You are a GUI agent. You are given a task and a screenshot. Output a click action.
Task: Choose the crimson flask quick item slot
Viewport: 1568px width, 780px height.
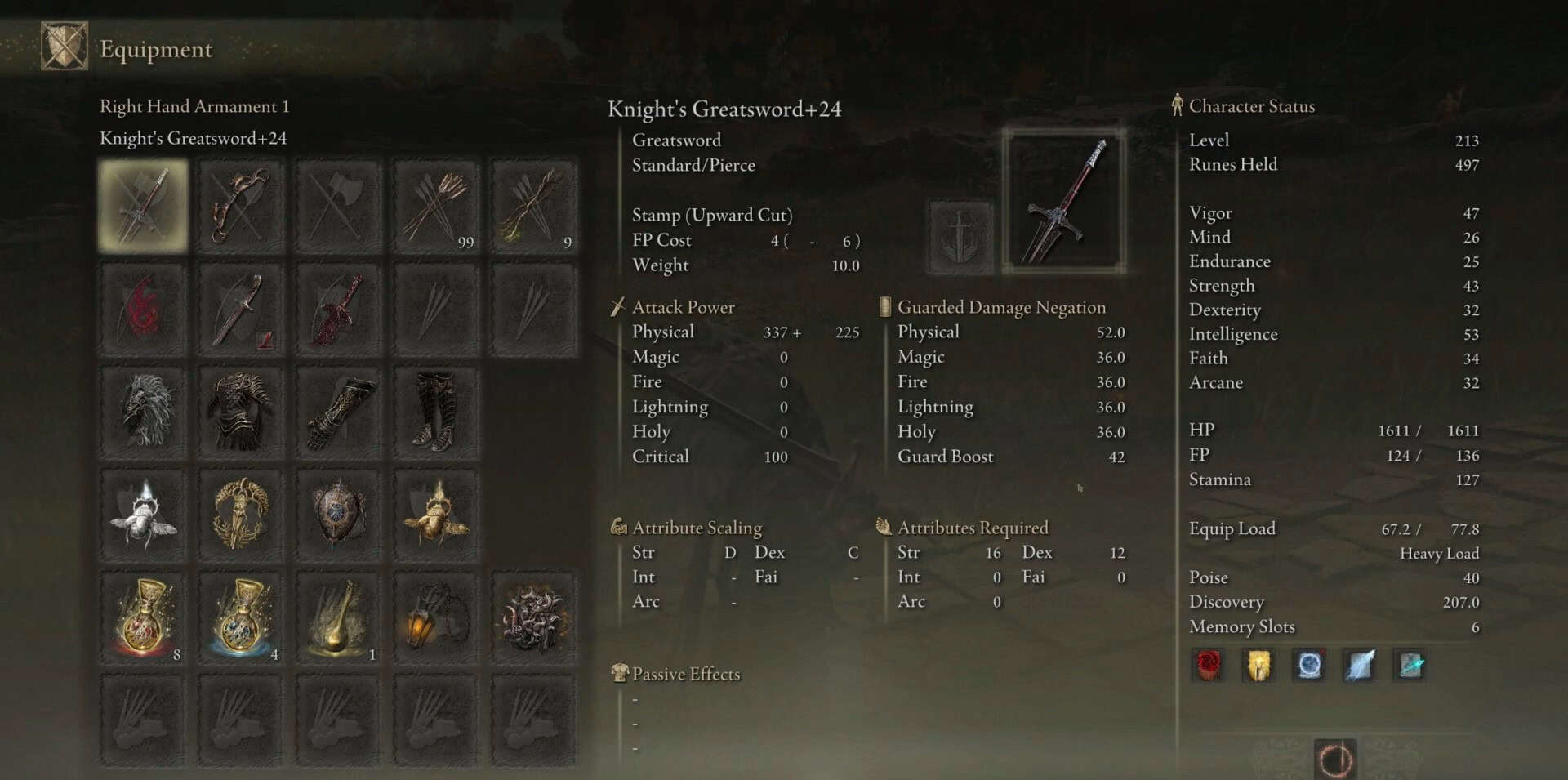(x=144, y=618)
